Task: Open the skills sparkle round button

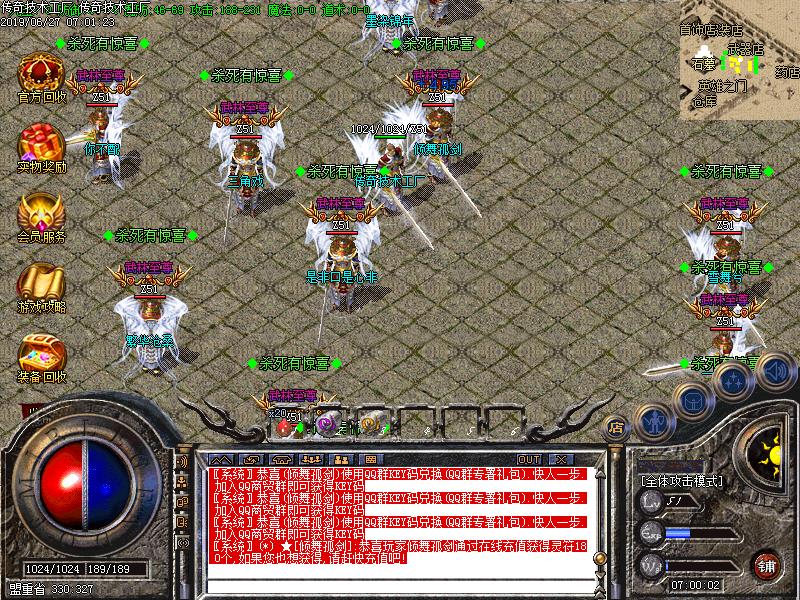Action: (734, 380)
